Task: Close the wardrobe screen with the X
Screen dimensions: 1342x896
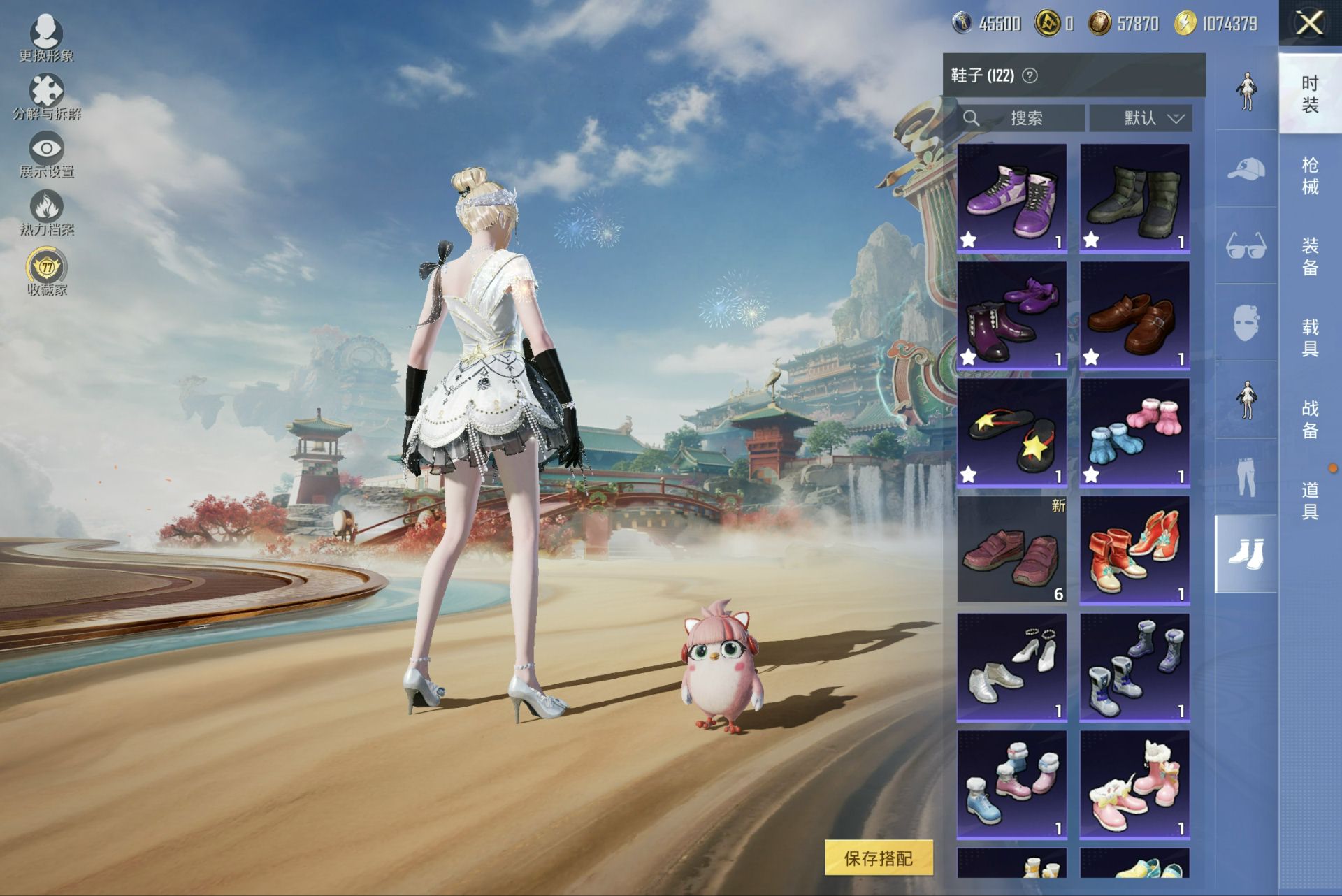Action: point(1309,23)
